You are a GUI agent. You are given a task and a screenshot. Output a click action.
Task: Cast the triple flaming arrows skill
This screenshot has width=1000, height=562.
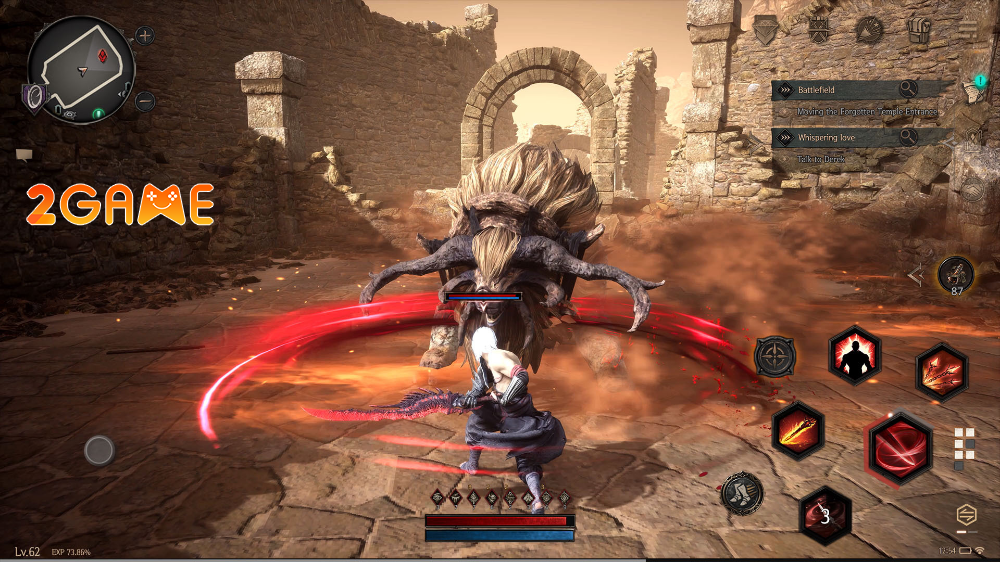941,371
